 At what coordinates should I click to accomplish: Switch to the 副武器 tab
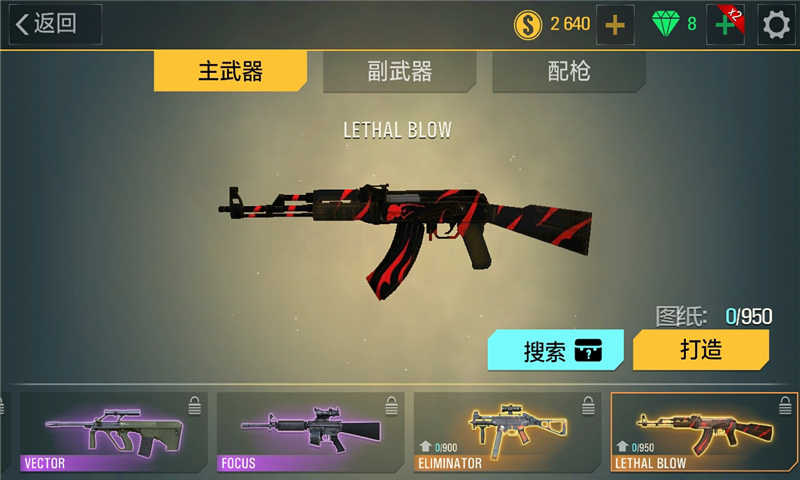(399, 72)
